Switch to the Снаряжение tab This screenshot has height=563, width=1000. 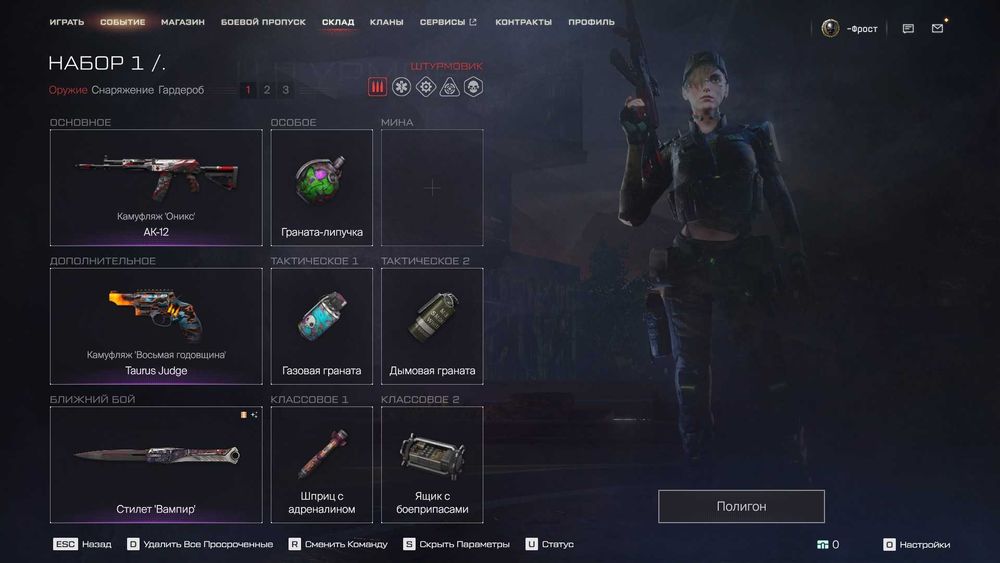coord(122,90)
